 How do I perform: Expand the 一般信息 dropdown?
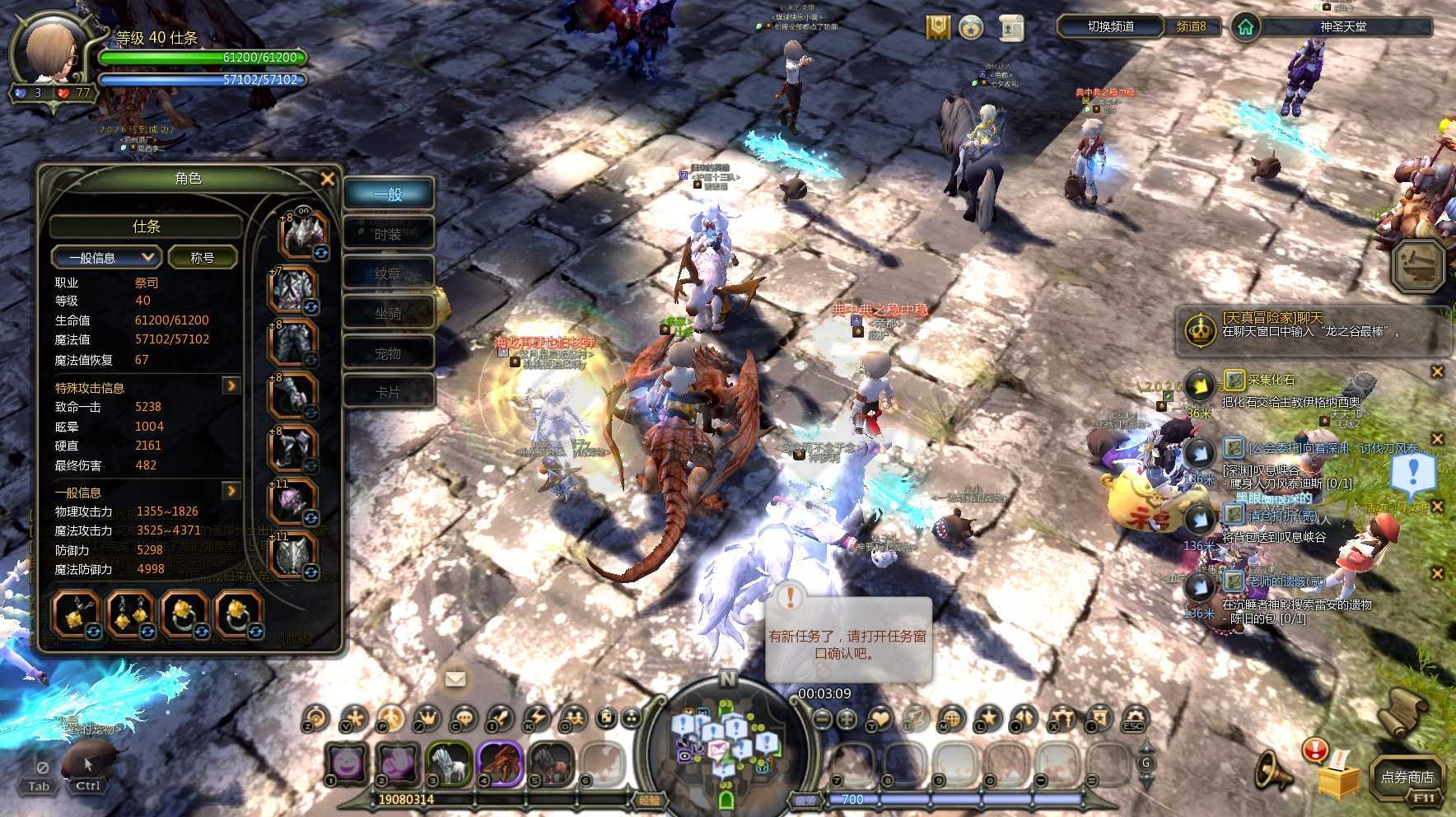pyautogui.click(x=105, y=258)
